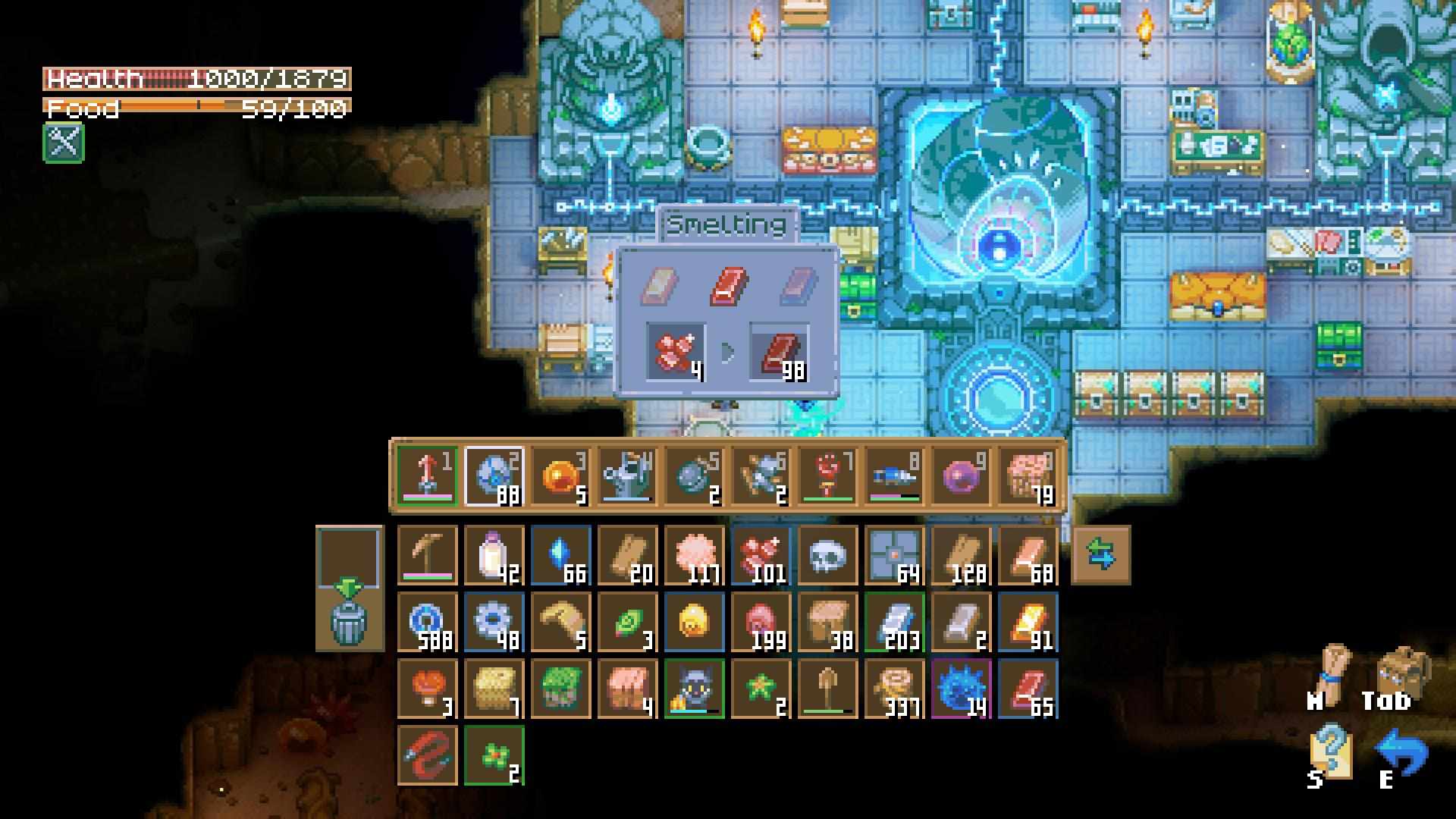Select the blue cat pet slot
The image size is (1456, 819).
[695, 689]
